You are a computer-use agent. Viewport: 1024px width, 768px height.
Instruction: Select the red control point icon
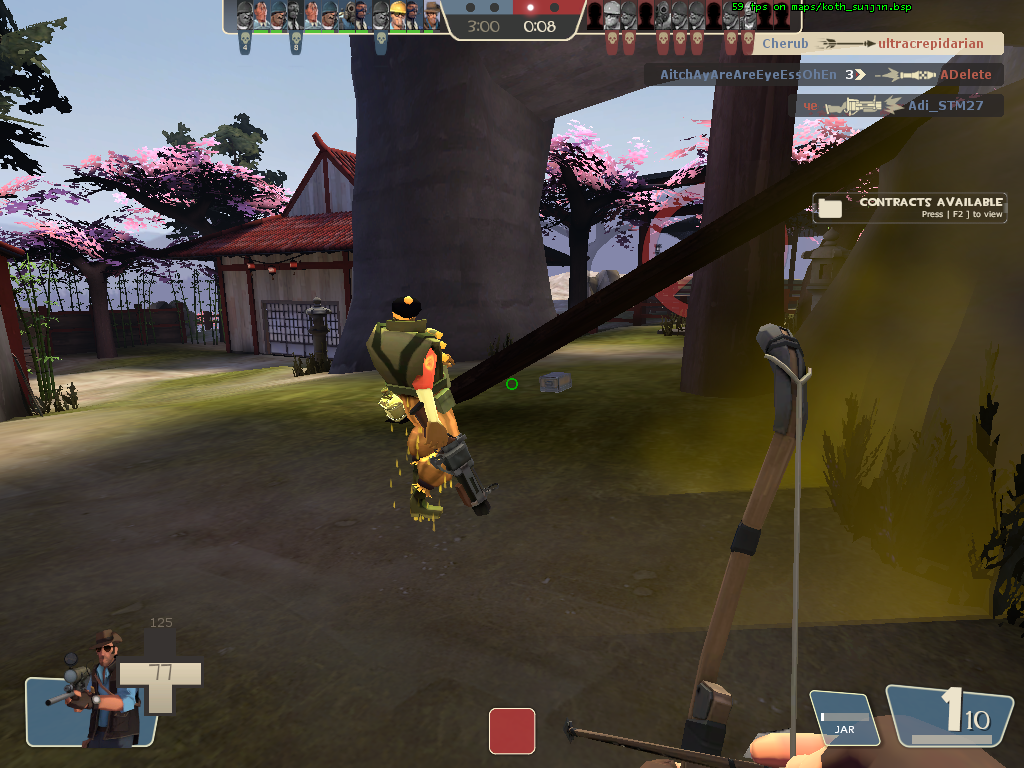(x=511, y=731)
